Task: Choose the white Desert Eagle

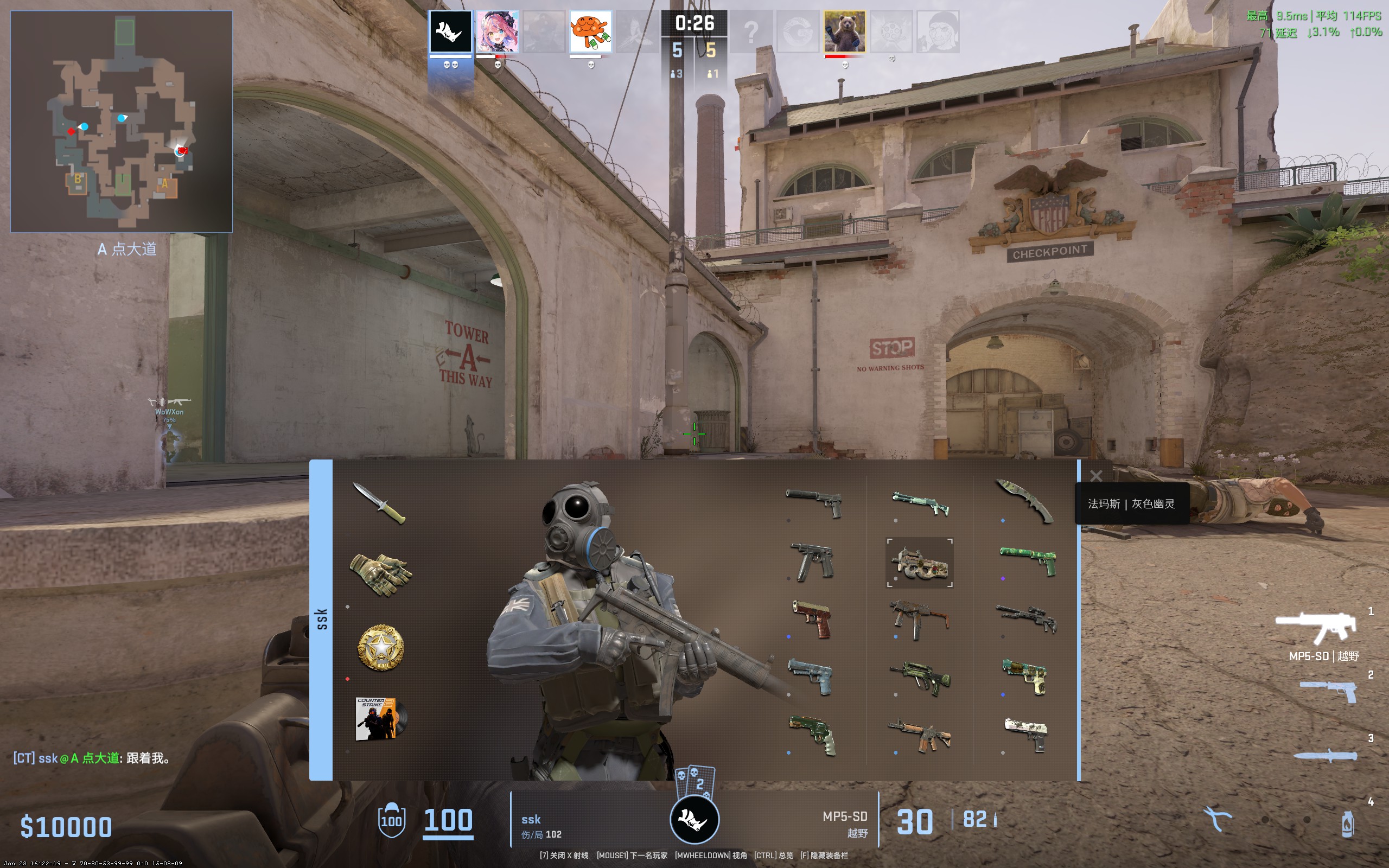Action: tap(1026, 733)
